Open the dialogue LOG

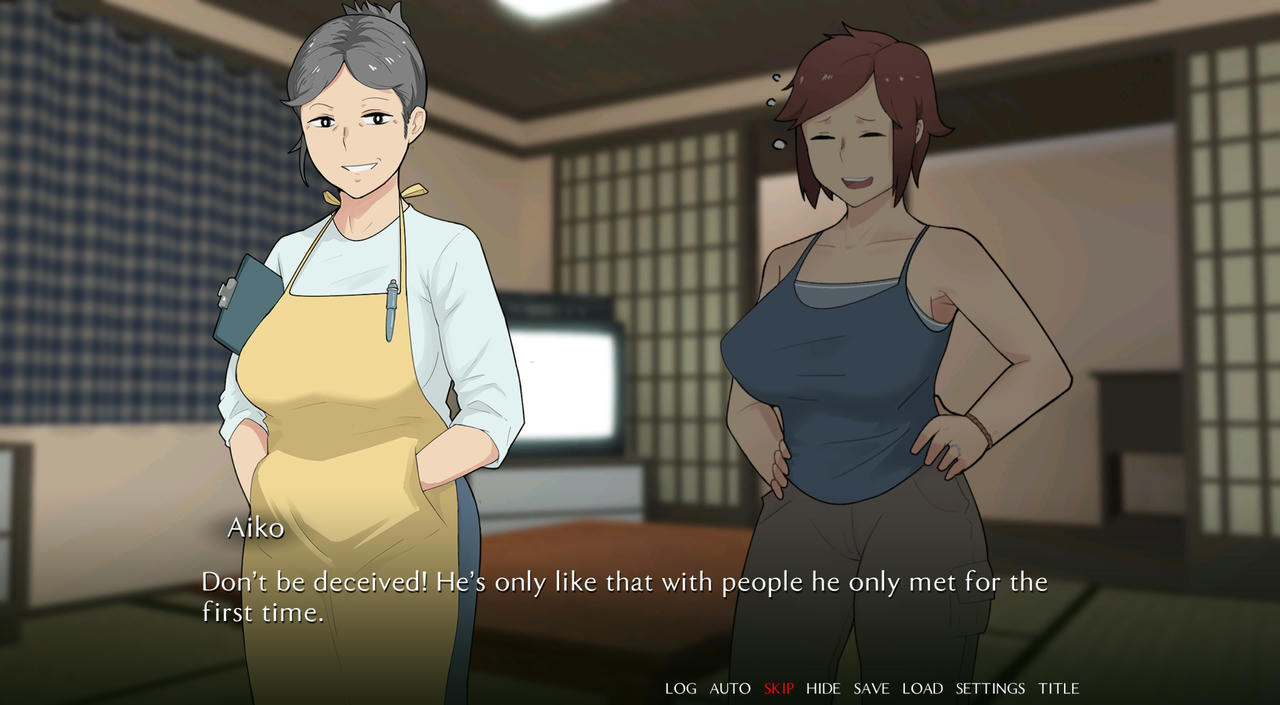point(680,688)
